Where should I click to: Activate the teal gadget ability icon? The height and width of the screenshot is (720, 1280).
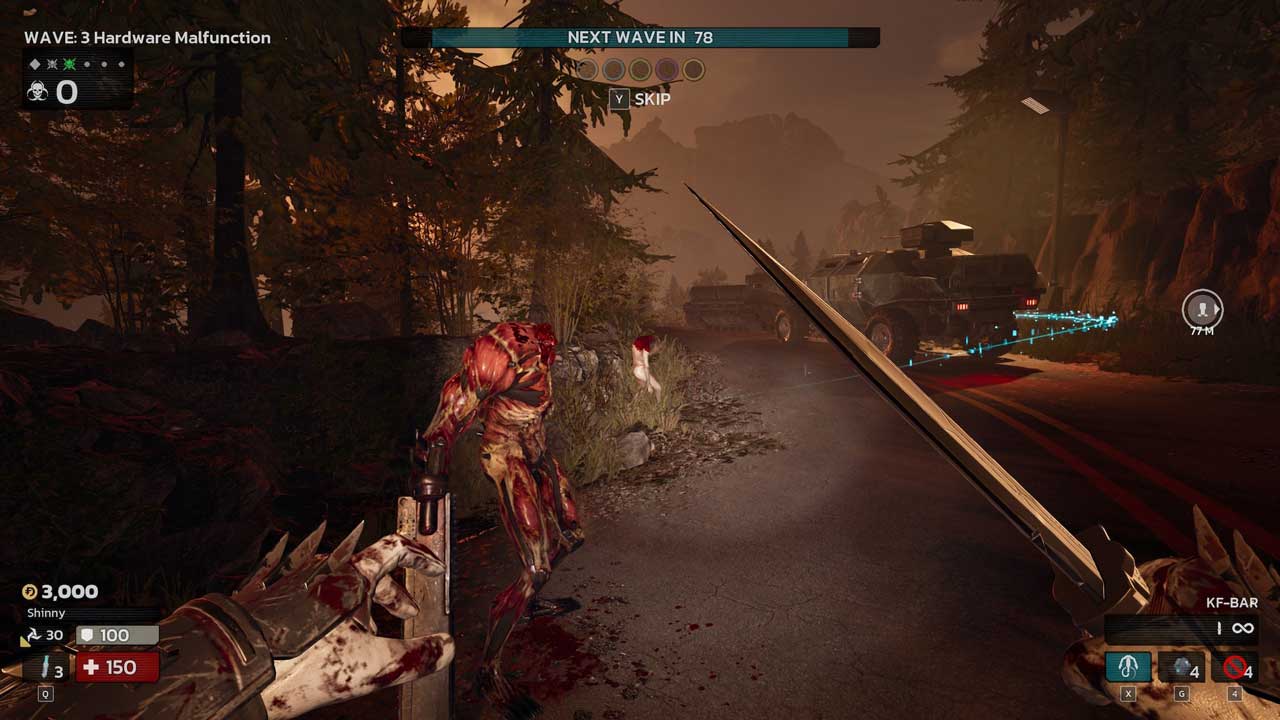click(x=1128, y=666)
